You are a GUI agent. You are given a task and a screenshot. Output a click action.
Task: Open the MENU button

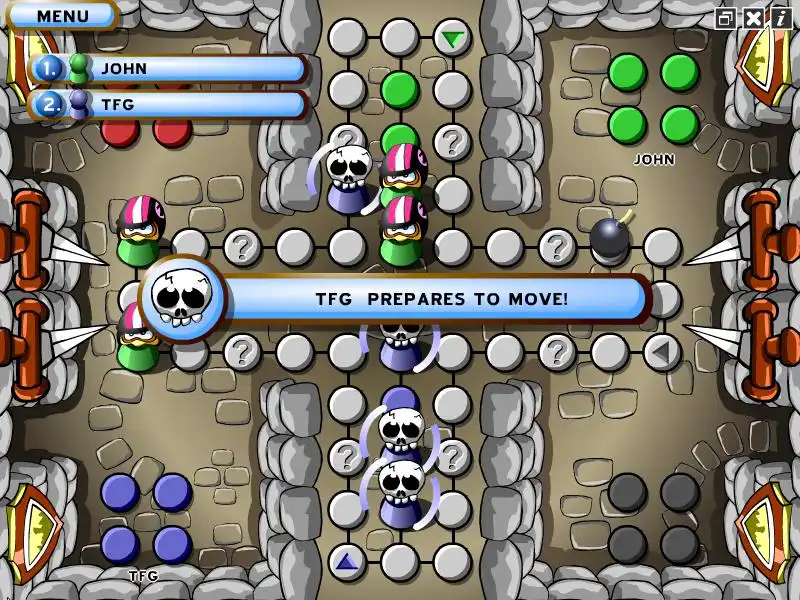[62, 16]
